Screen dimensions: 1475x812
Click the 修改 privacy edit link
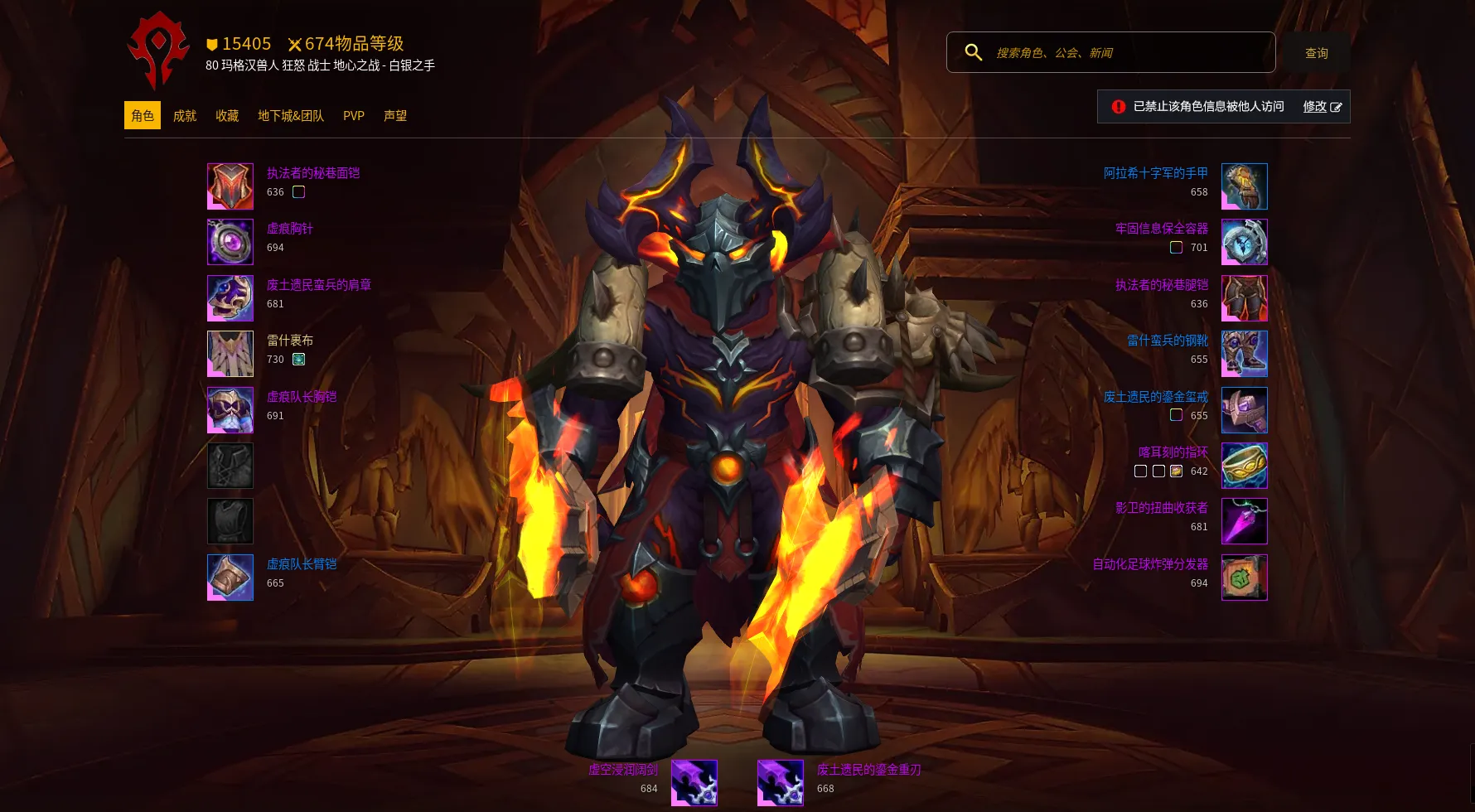pos(1322,107)
